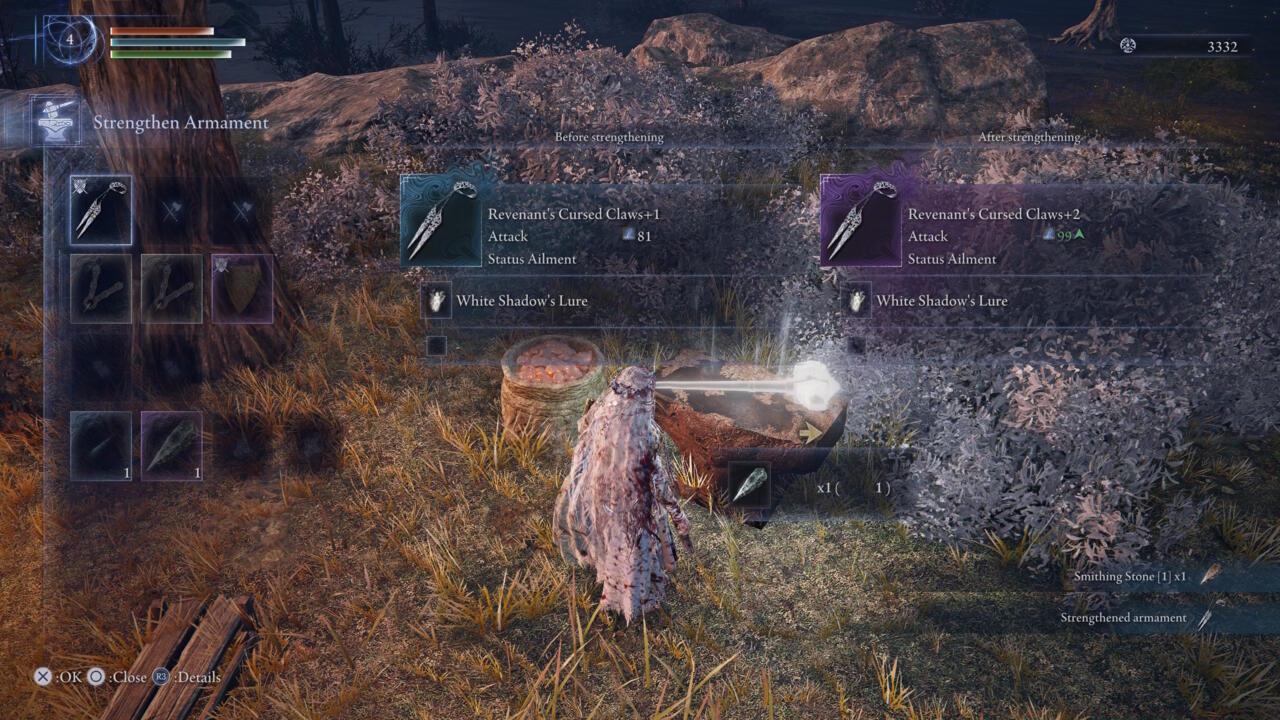Screen dimensions: 1280x720
Task: Click the After strengthening panel header
Action: 1029,137
